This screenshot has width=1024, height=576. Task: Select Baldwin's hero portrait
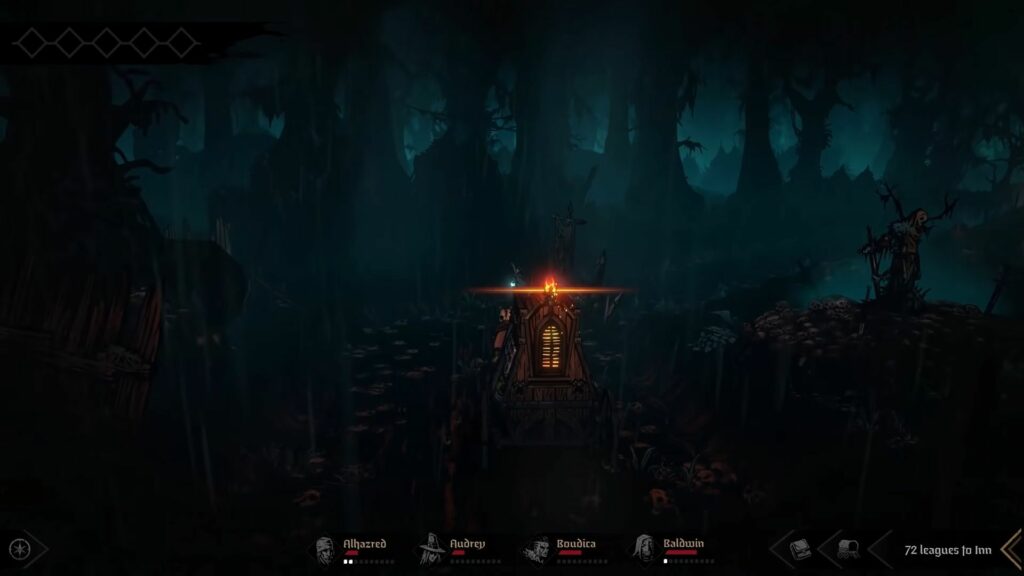645,549
